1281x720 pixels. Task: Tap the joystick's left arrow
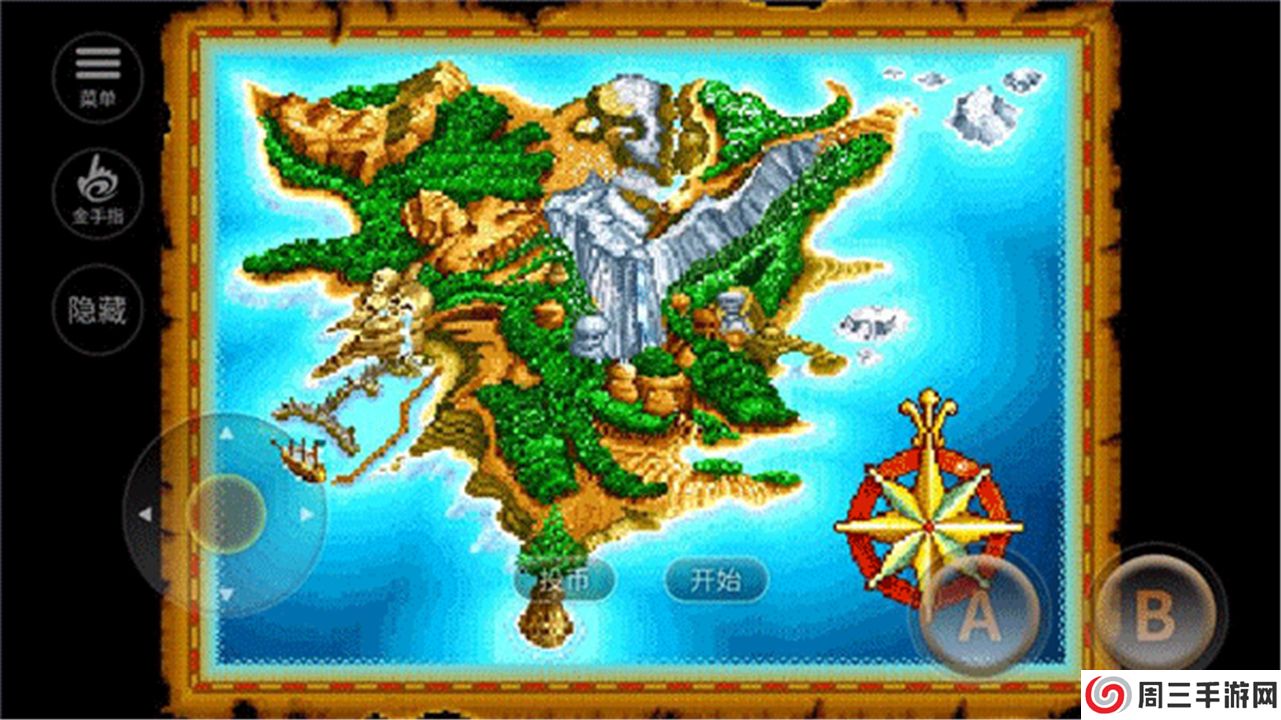(144, 514)
